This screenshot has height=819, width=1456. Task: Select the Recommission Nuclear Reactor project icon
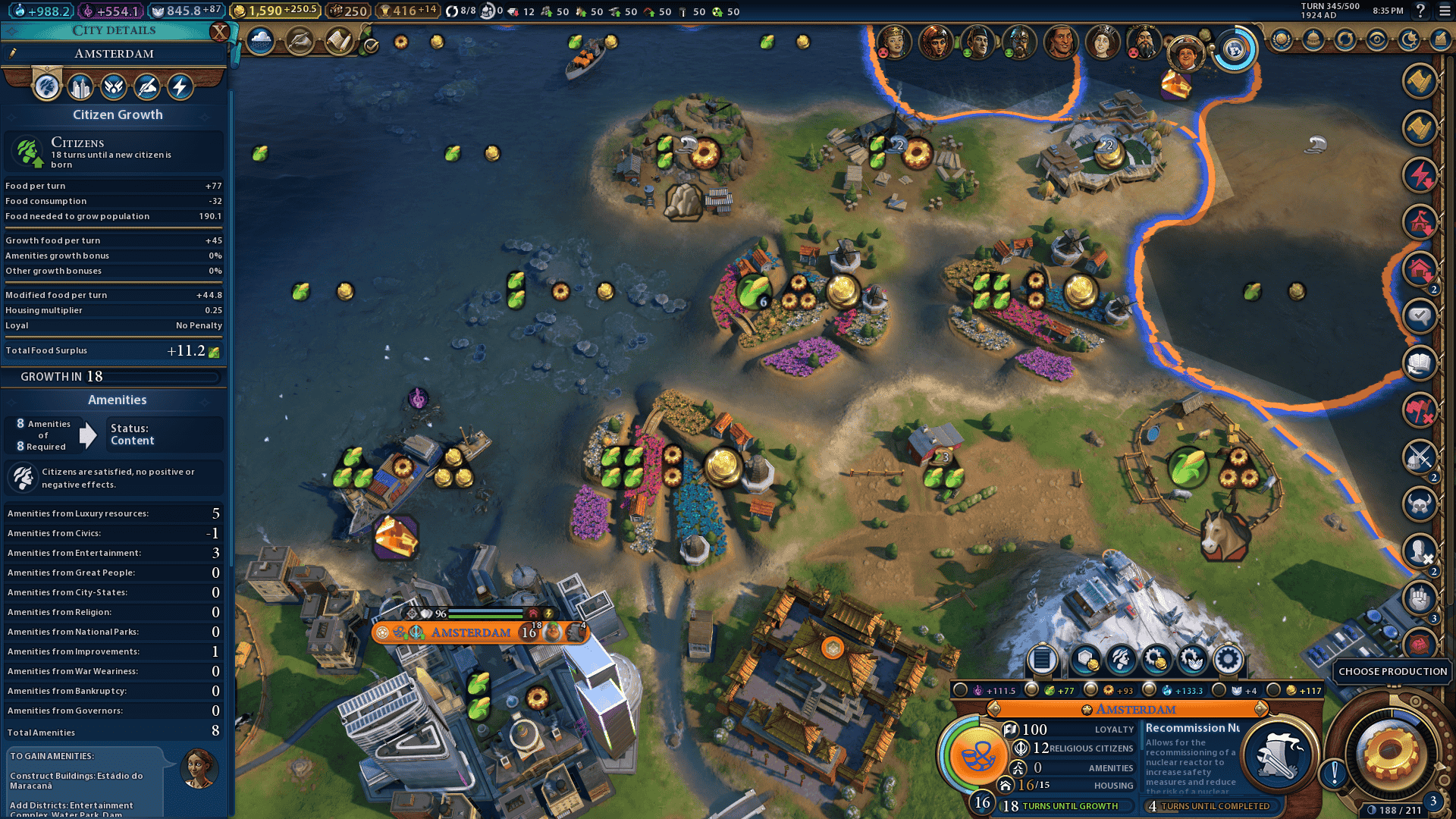[x=1278, y=753]
